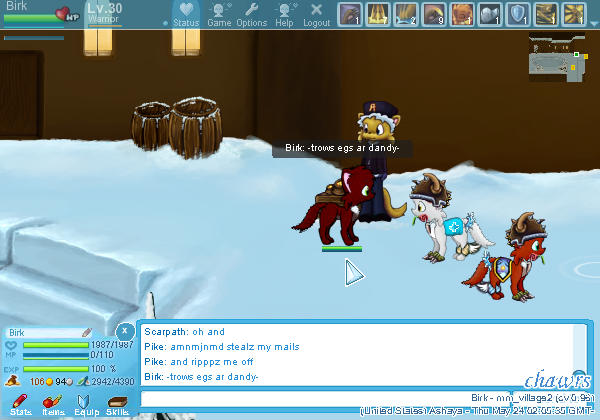Log out using the Logout button

316,14
